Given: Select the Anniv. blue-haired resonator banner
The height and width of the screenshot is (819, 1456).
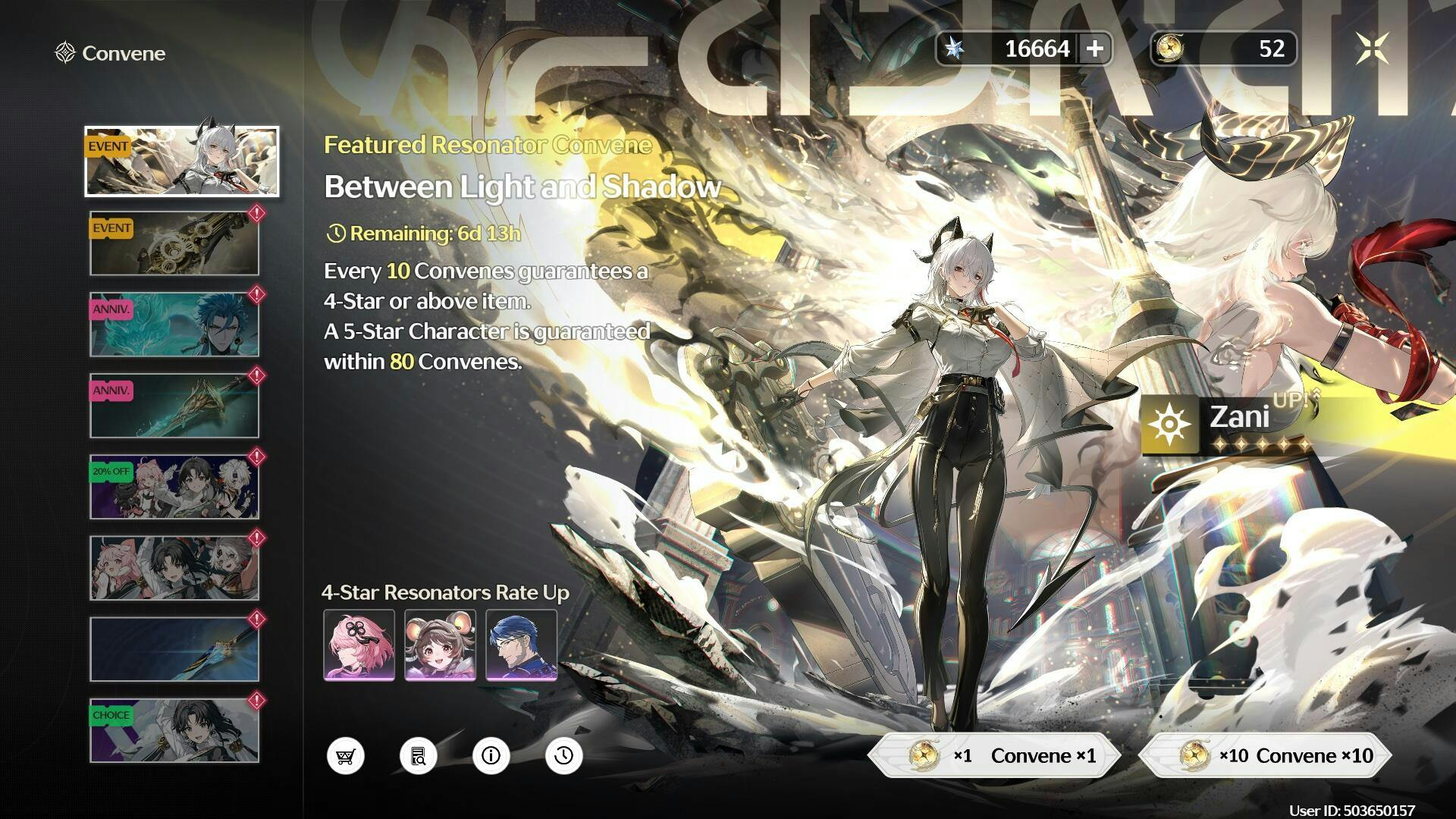Looking at the screenshot, I should click(174, 325).
